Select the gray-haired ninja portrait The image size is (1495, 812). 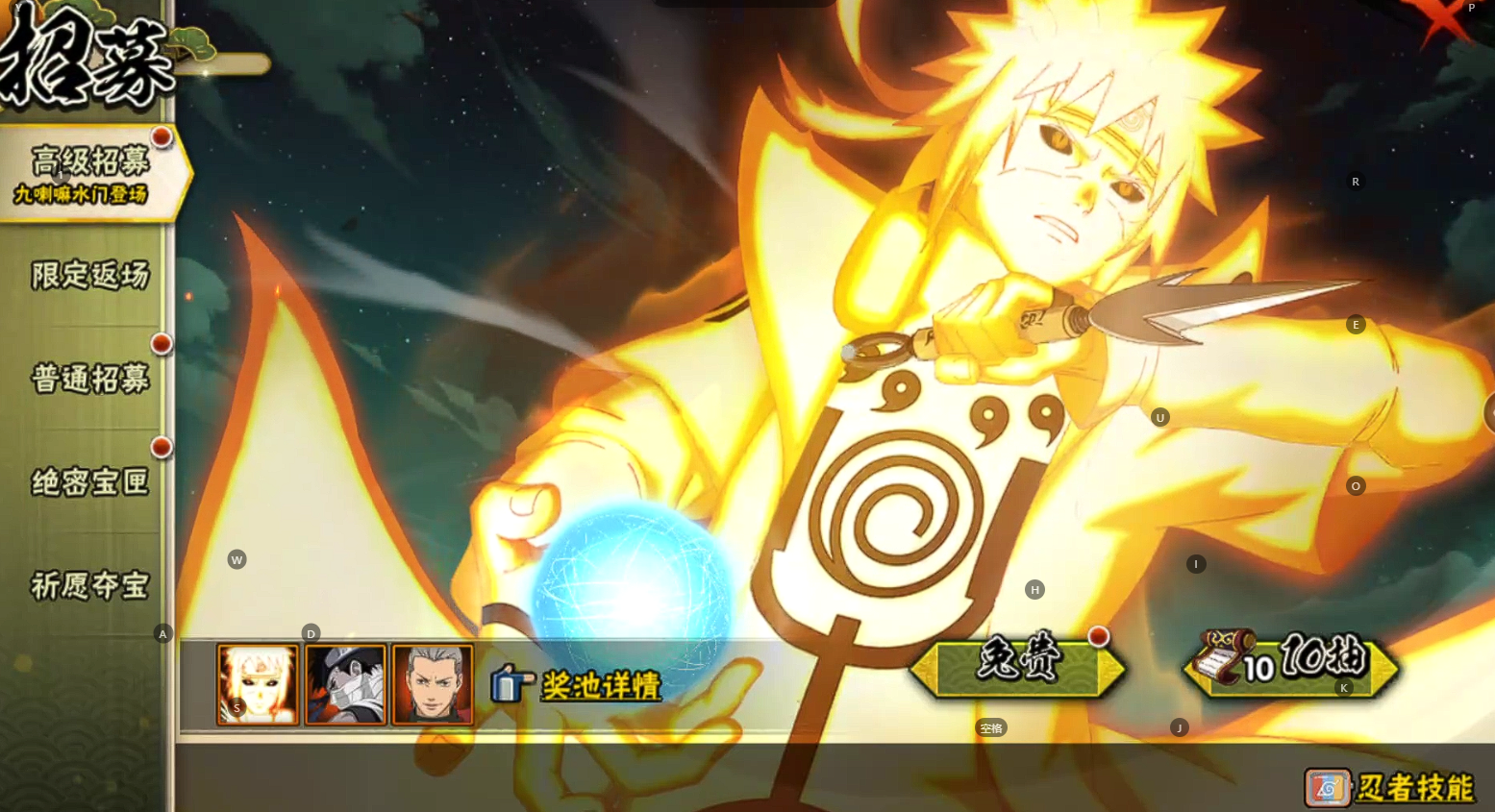(x=433, y=683)
